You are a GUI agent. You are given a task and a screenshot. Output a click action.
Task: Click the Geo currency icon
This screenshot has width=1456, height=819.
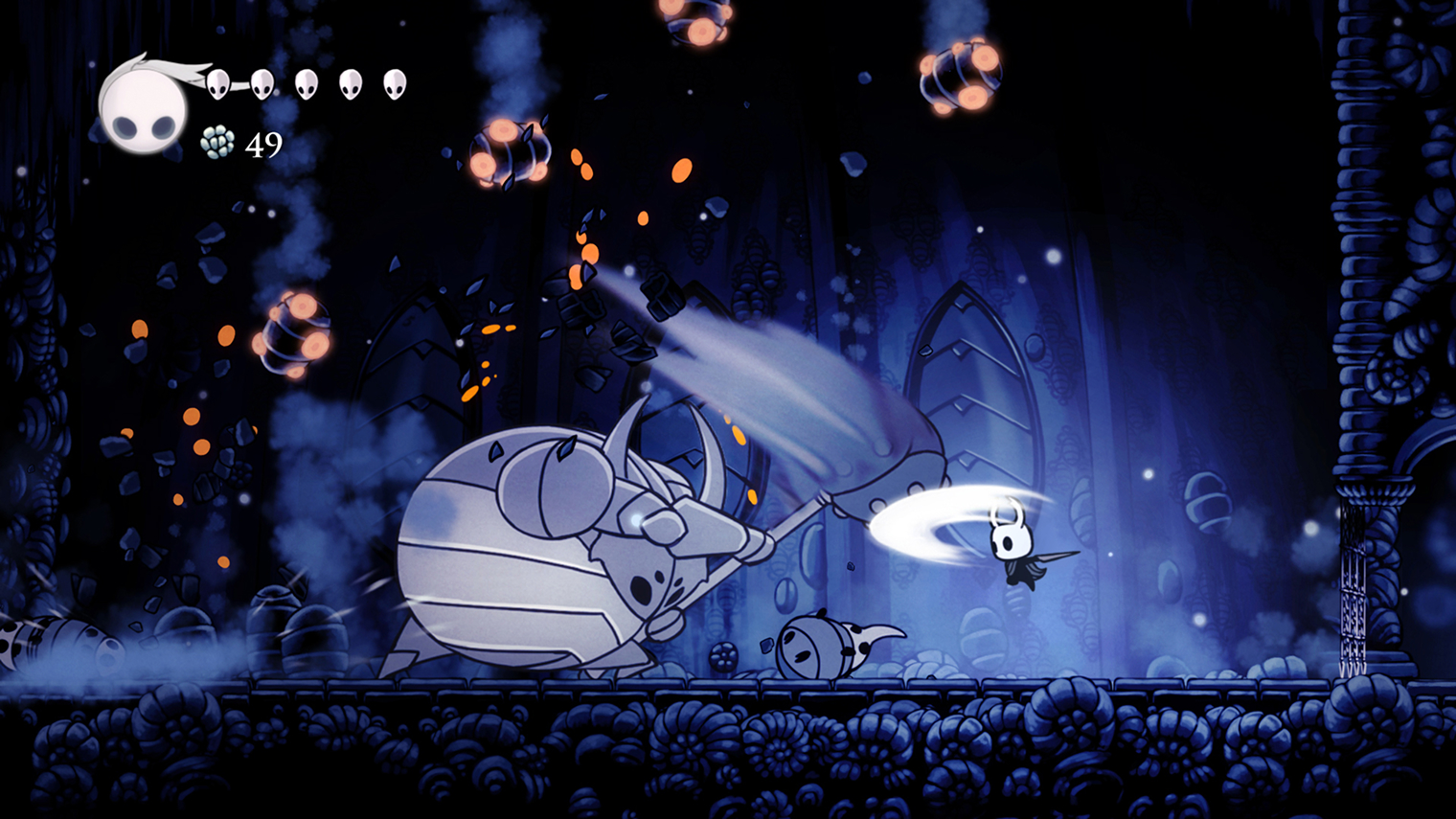218,144
